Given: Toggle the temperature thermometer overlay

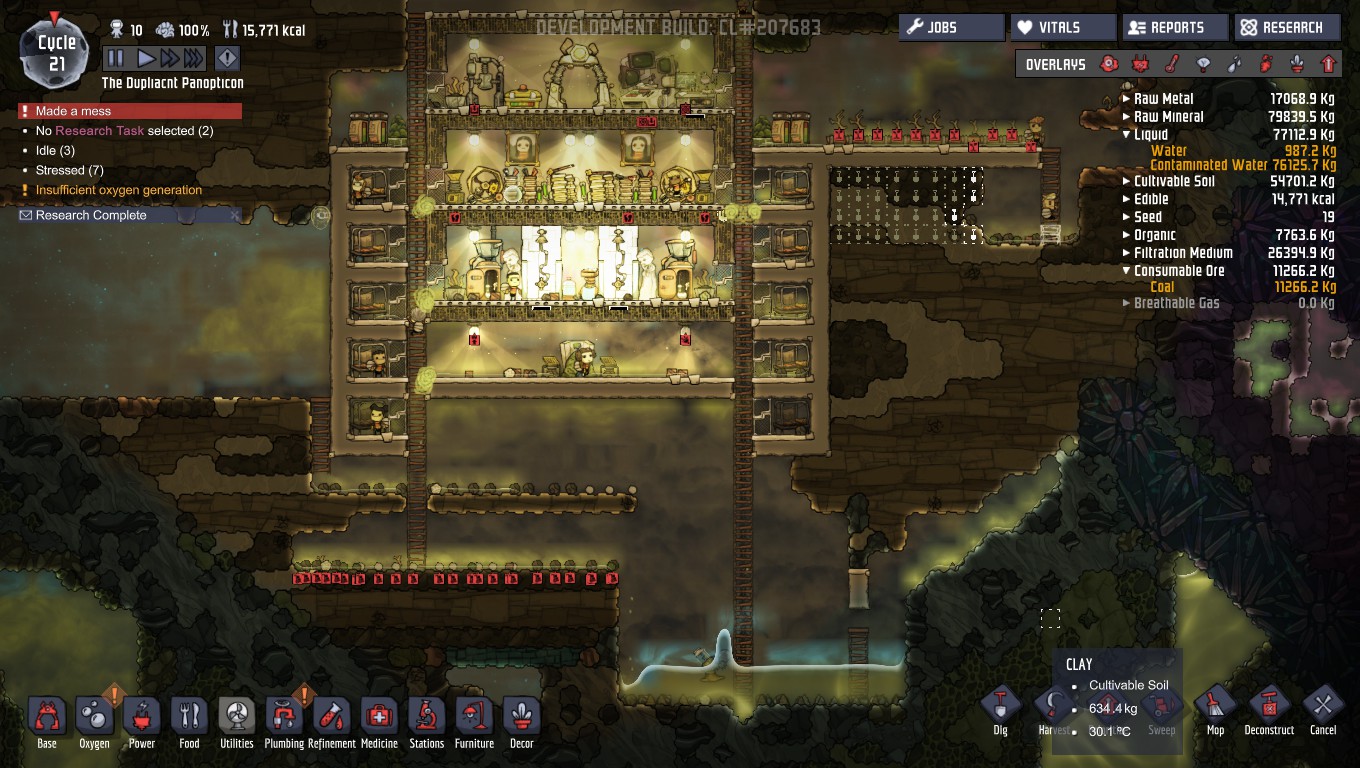Looking at the screenshot, I should coord(1172,64).
